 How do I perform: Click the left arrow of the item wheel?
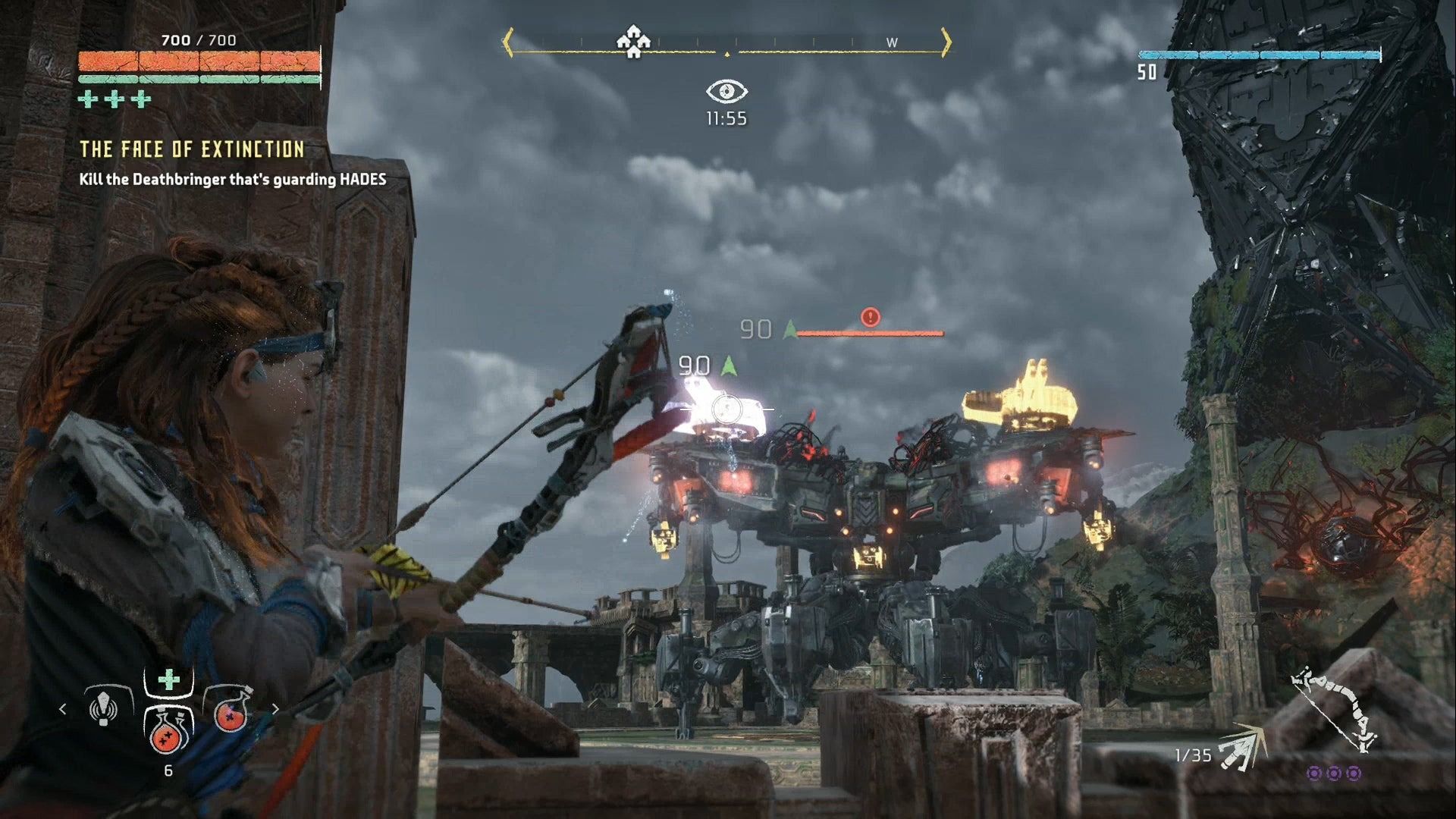[x=61, y=710]
